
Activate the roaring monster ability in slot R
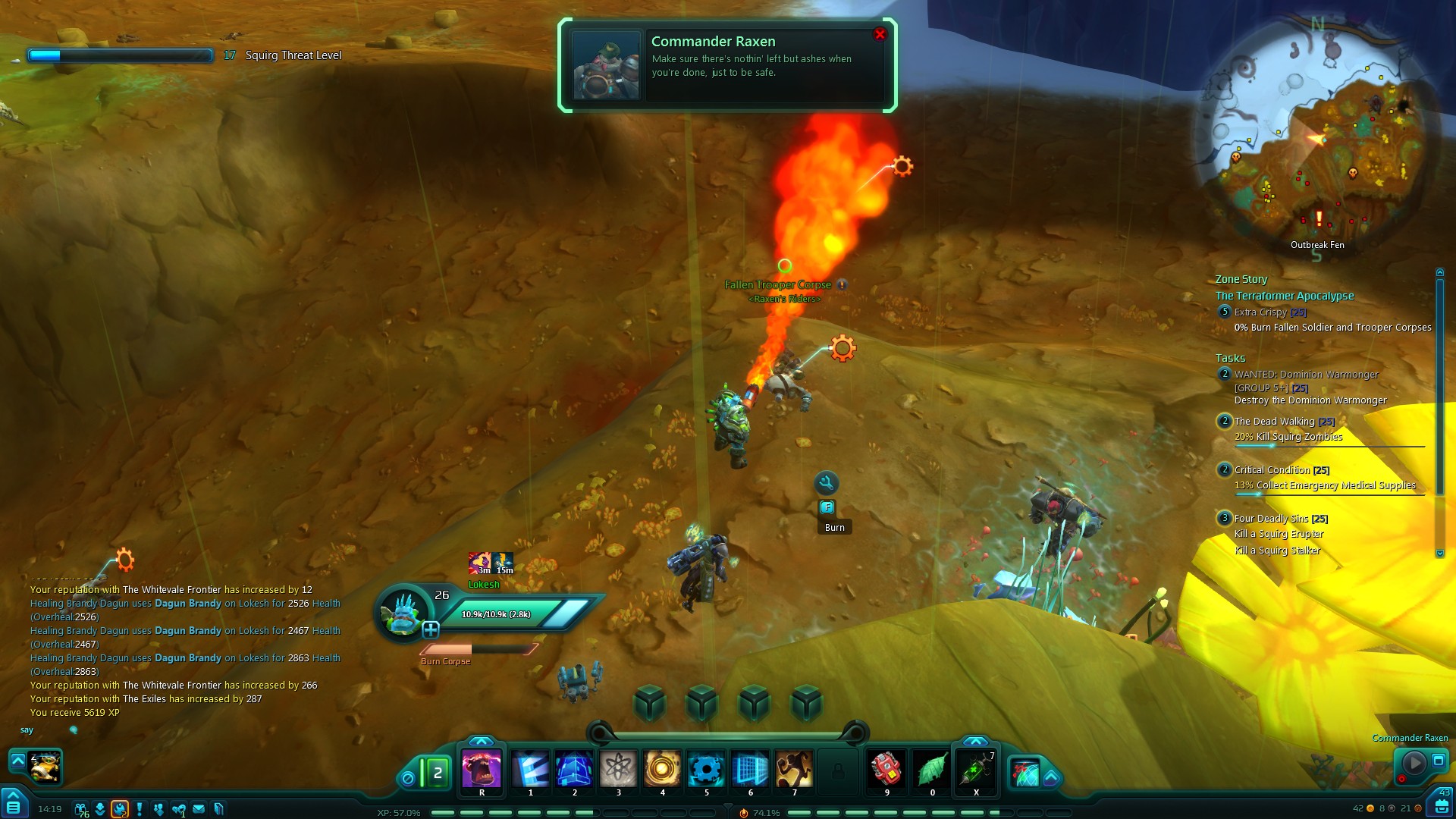click(482, 770)
